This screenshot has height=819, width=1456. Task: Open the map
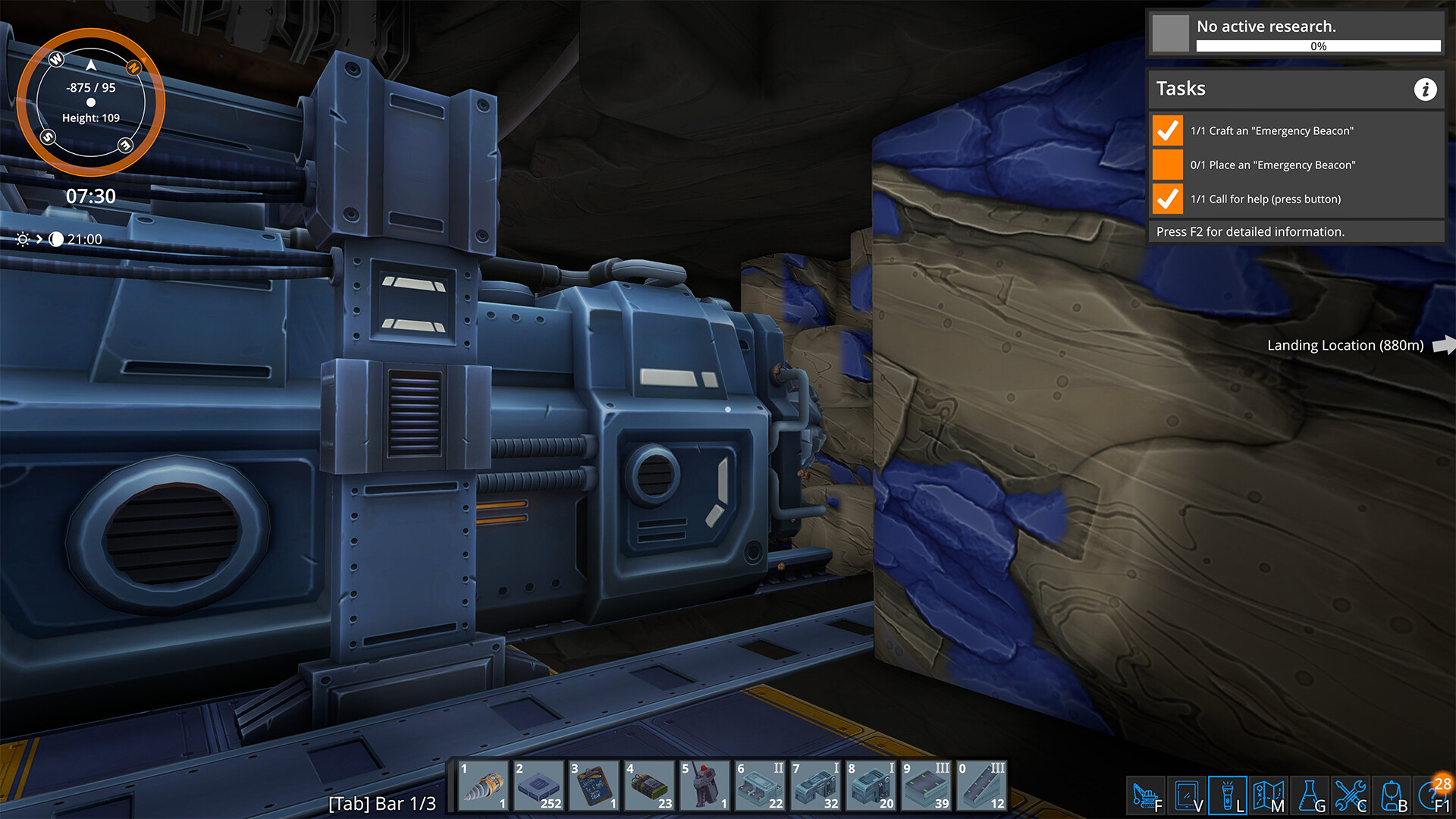pyautogui.click(x=1269, y=796)
